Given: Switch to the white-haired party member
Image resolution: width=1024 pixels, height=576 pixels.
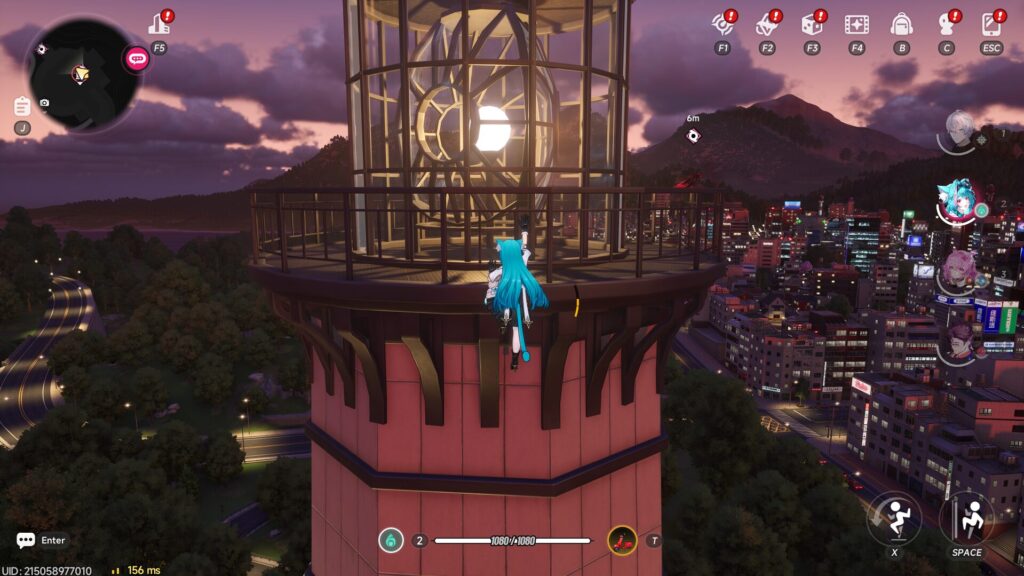Looking at the screenshot, I should coord(960,131).
